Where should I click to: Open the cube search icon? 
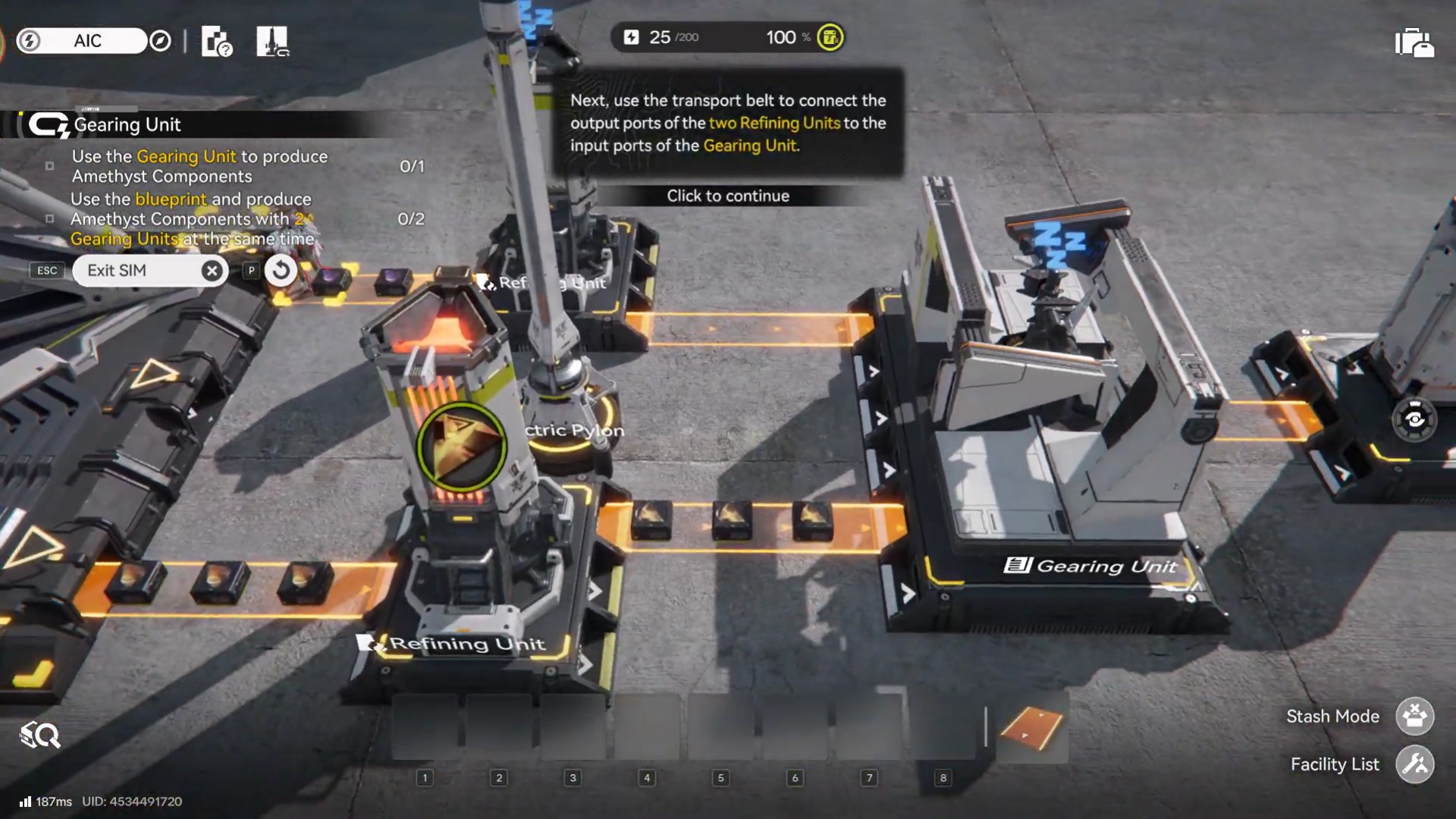click(x=40, y=735)
